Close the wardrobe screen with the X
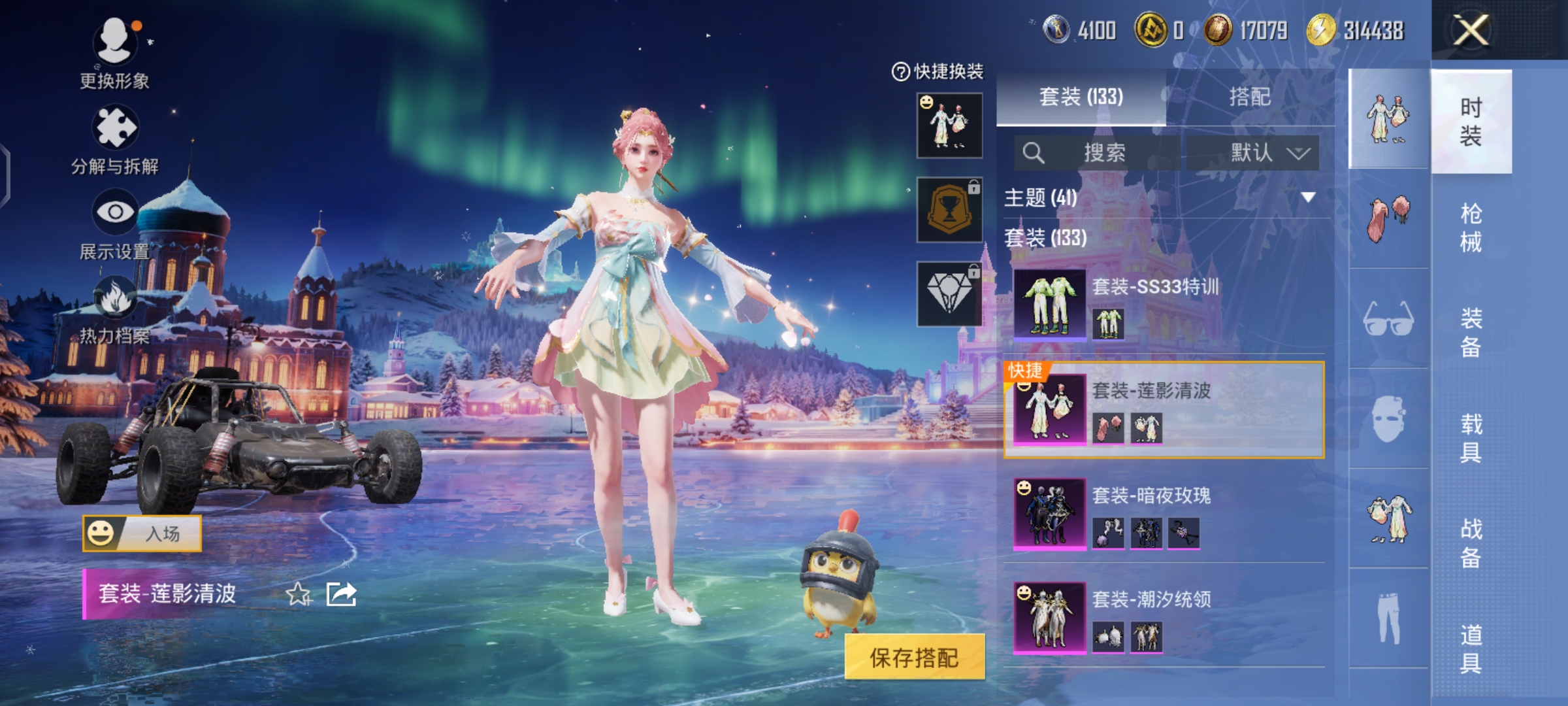 (x=1471, y=30)
